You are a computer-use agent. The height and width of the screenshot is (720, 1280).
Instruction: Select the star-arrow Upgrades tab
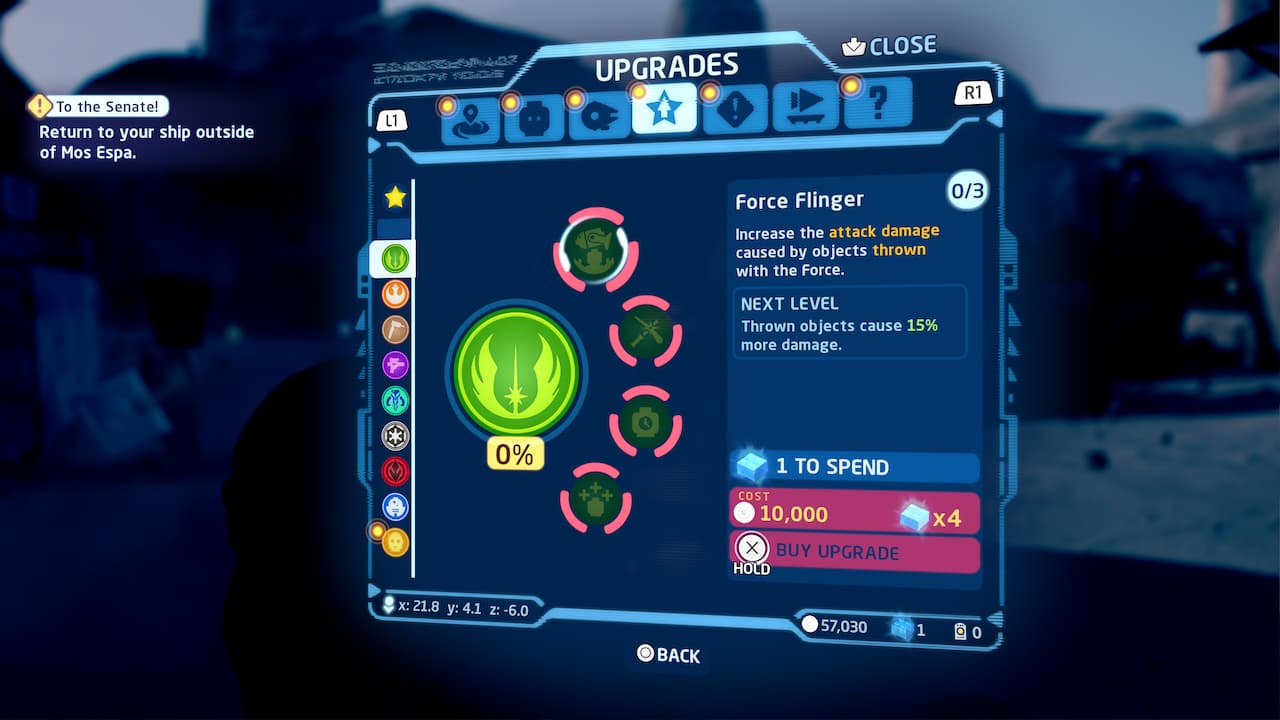(x=662, y=110)
